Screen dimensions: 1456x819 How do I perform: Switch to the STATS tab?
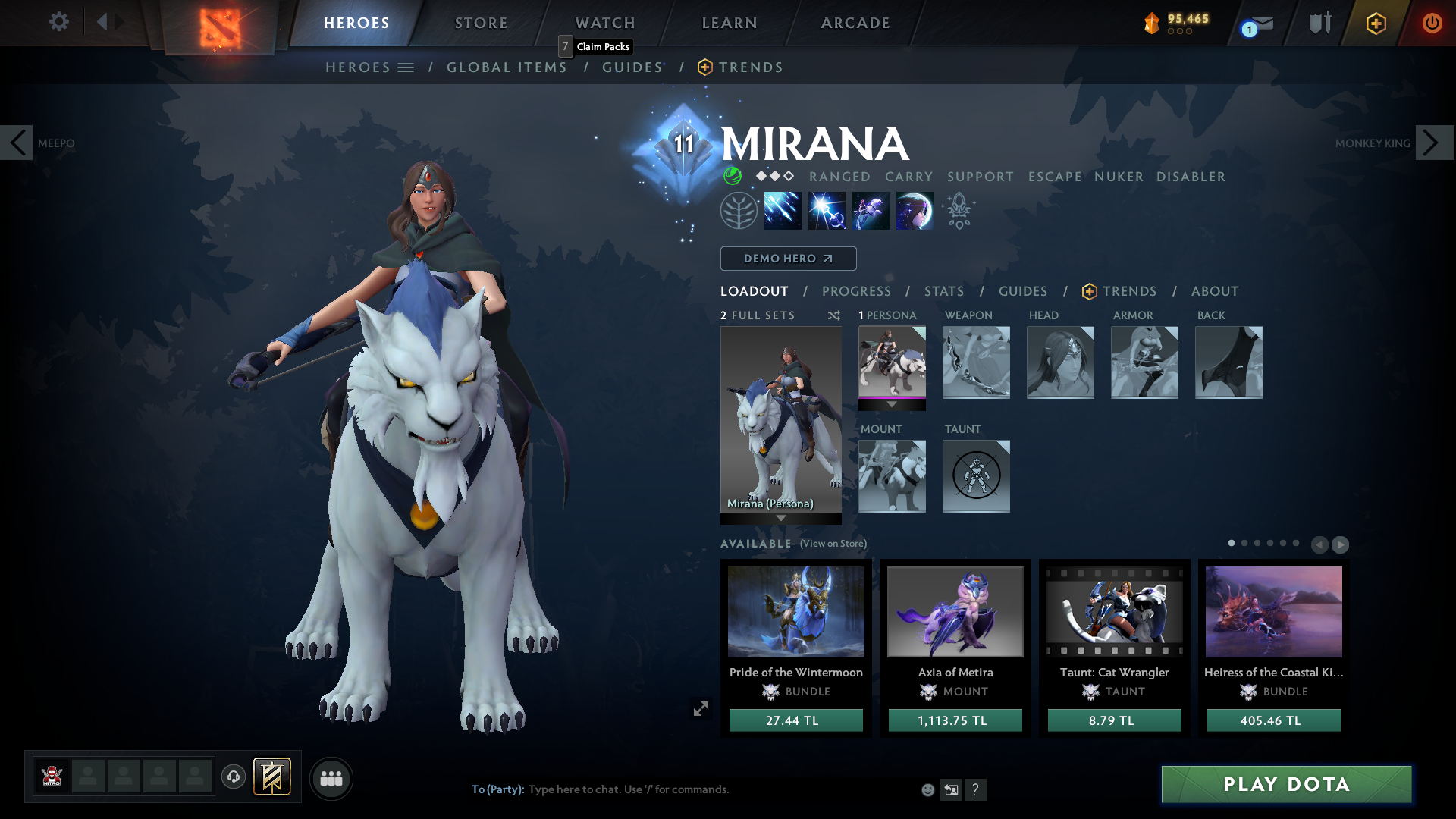point(943,291)
